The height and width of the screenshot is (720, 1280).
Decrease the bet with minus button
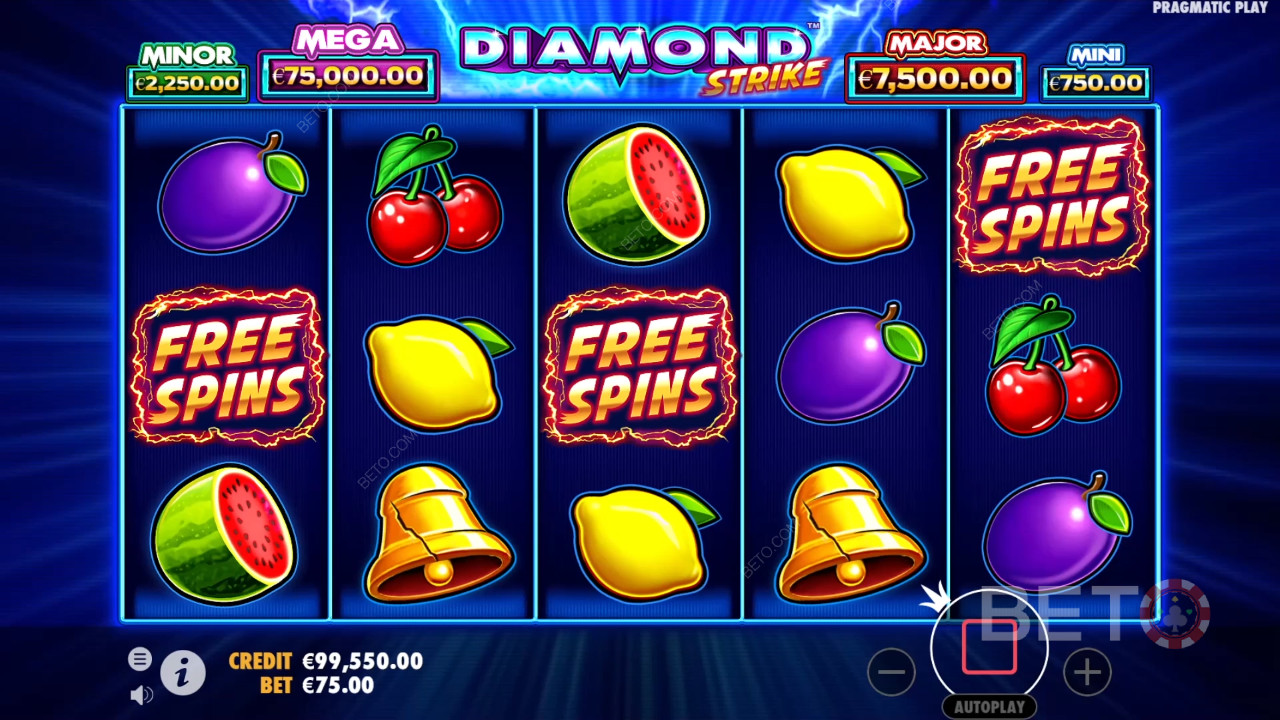pyautogui.click(x=891, y=672)
